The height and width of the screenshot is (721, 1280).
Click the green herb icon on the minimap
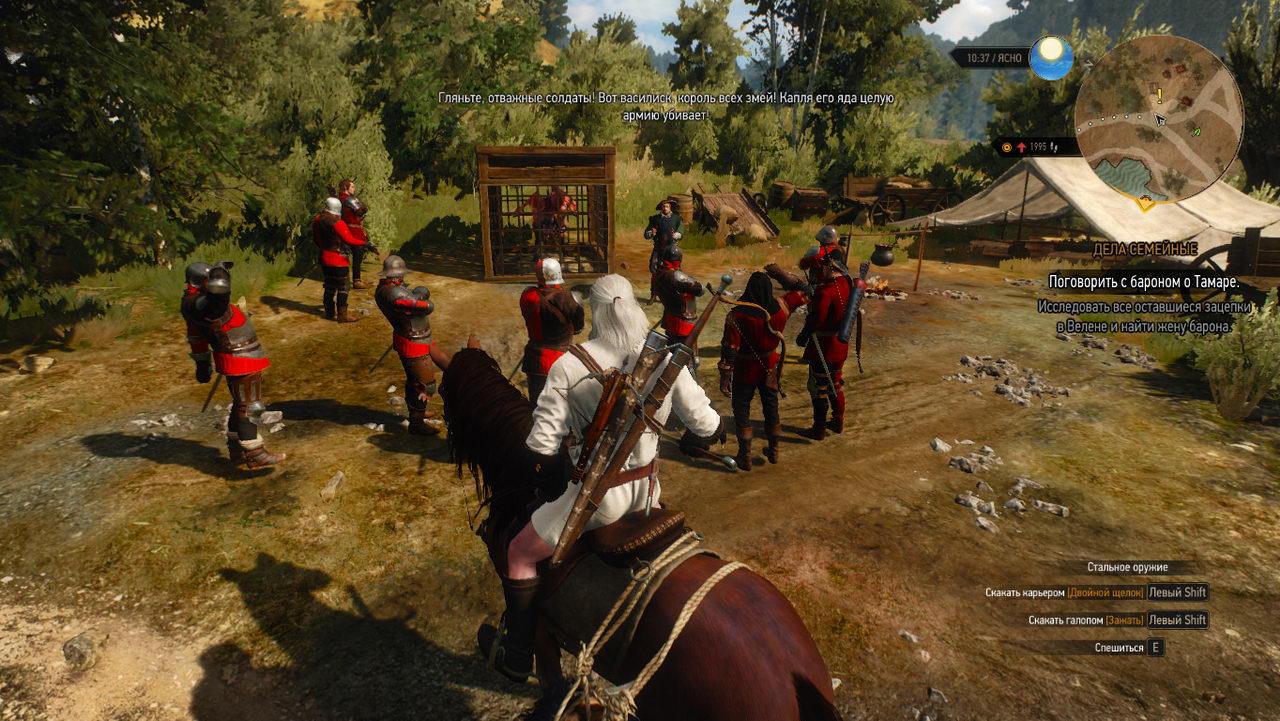(1196, 133)
